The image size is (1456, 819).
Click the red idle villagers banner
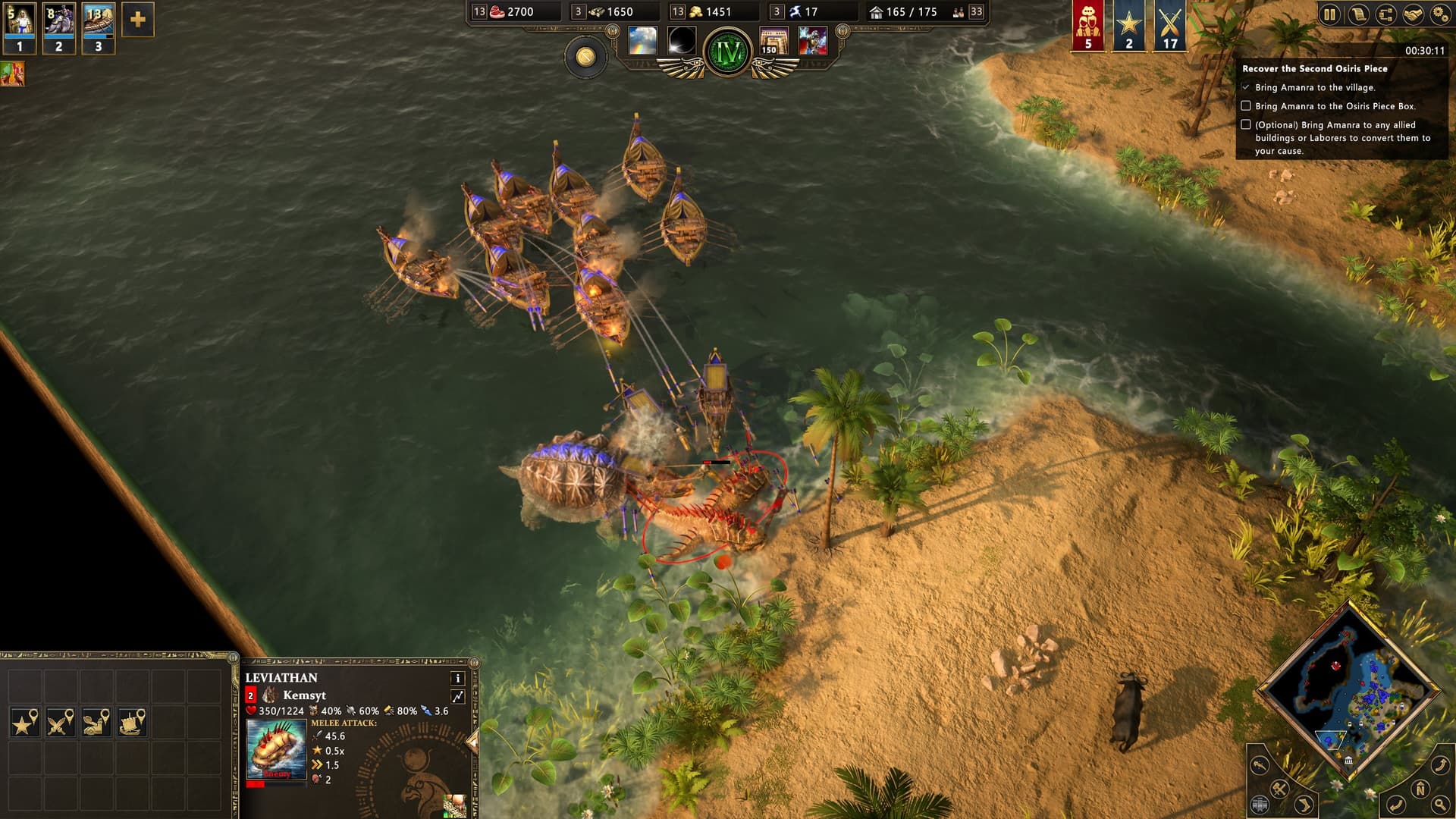(1088, 26)
